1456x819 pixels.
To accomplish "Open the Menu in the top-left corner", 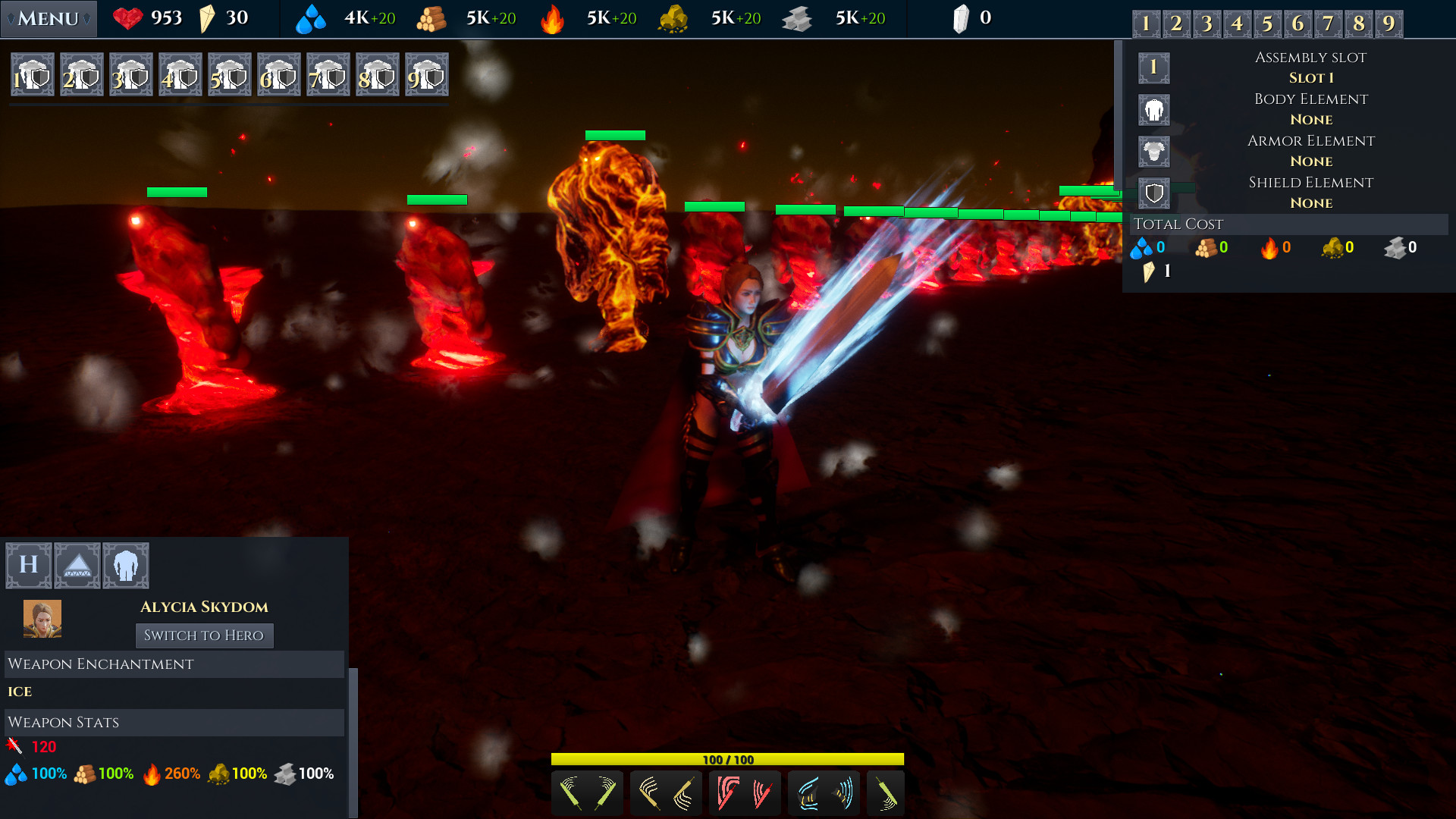I will [47, 17].
